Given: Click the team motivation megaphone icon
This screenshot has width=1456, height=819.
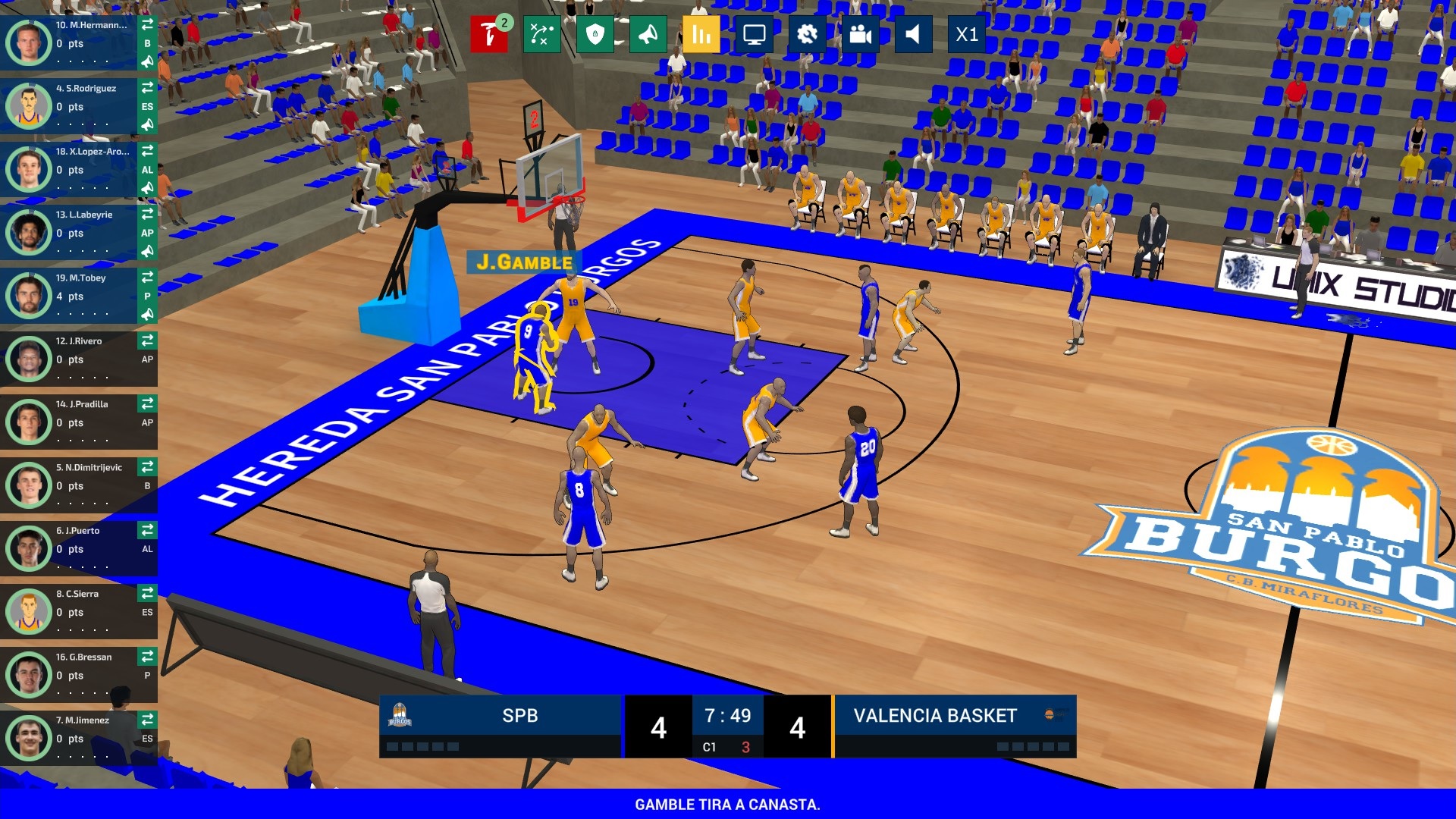Looking at the screenshot, I should [649, 34].
